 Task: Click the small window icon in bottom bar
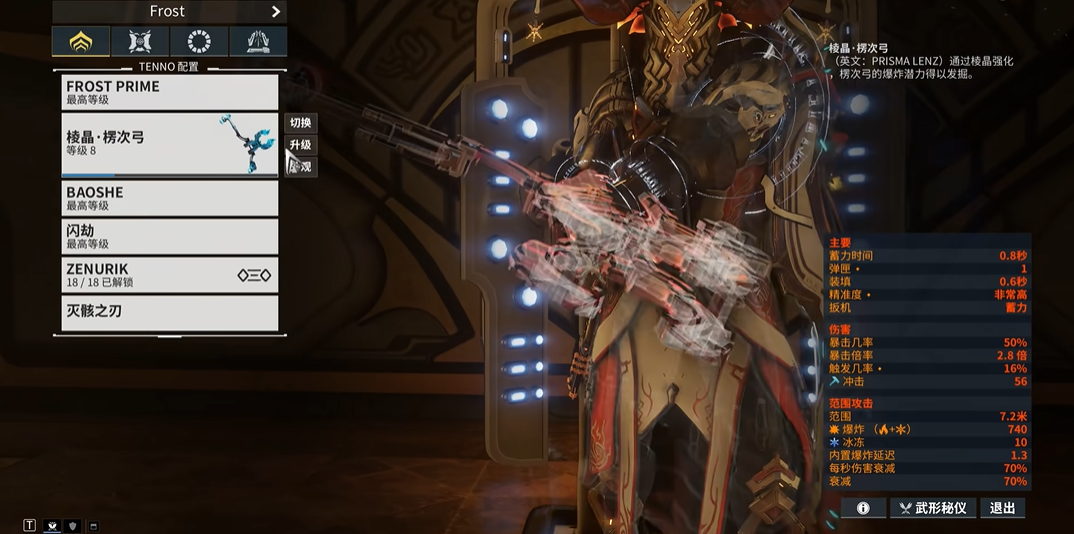click(94, 526)
